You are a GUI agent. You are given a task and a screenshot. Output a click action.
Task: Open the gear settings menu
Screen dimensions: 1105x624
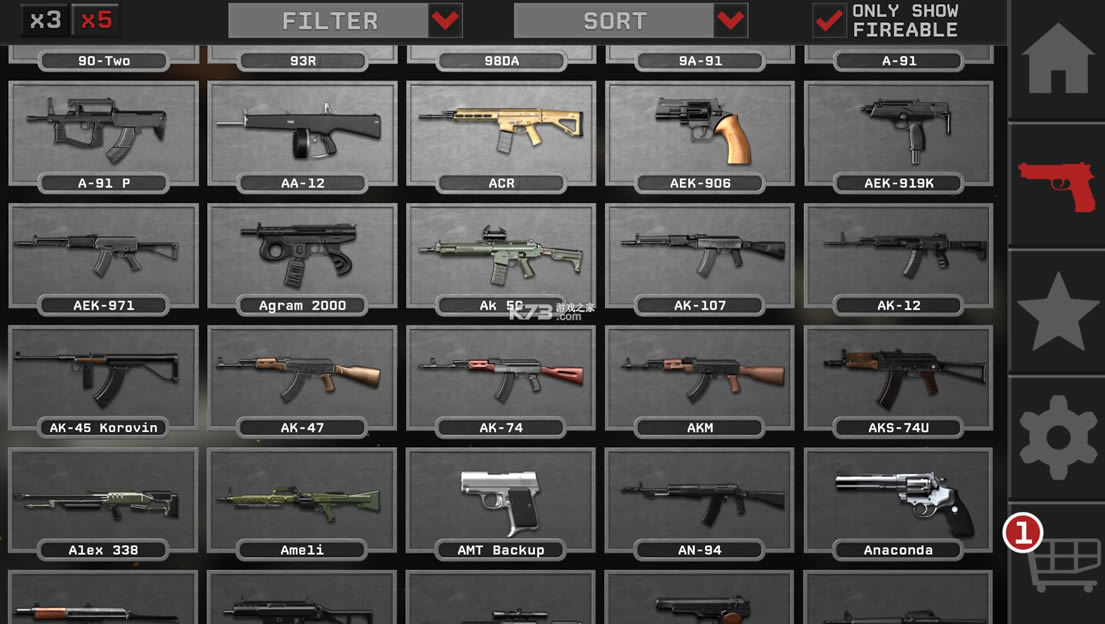click(x=1057, y=437)
